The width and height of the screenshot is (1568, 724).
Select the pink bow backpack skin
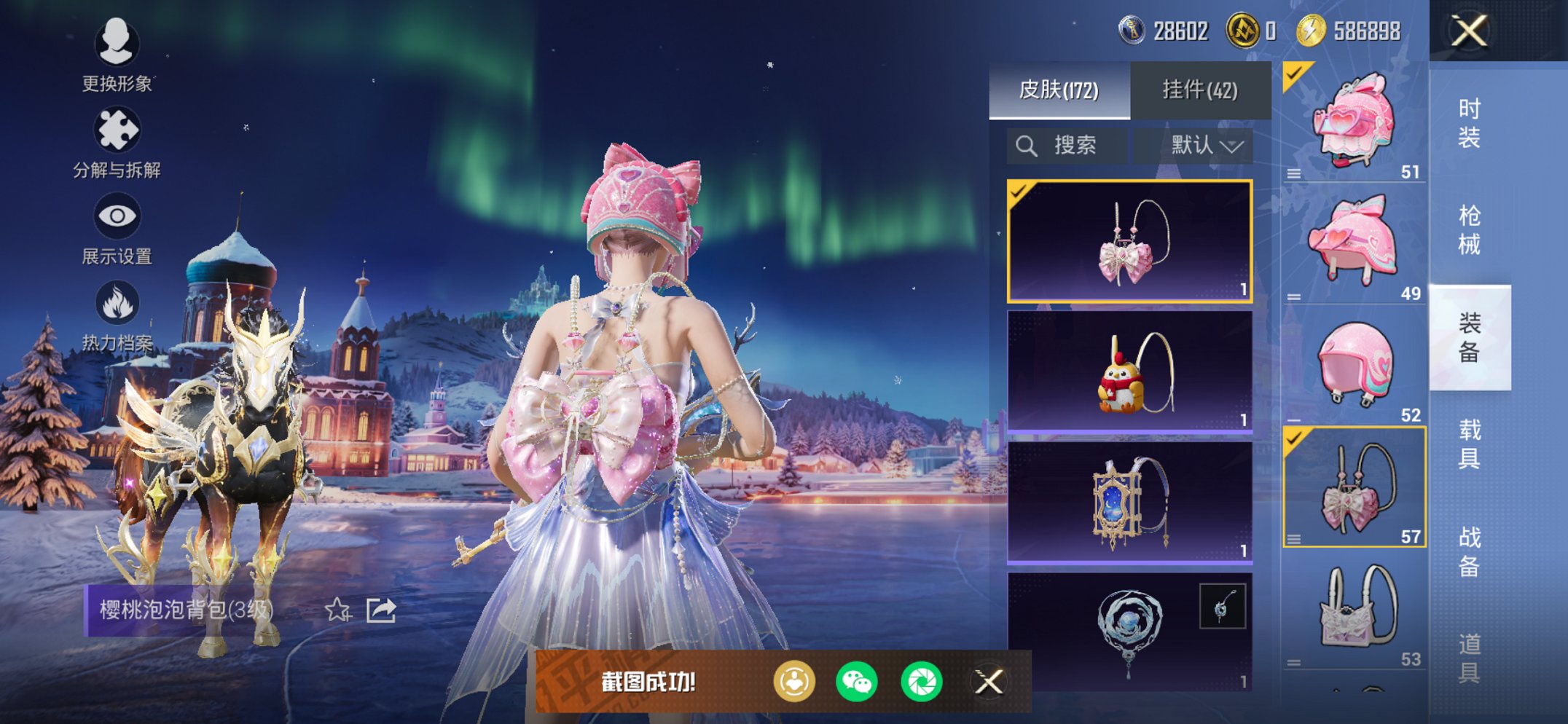coord(1129,241)
